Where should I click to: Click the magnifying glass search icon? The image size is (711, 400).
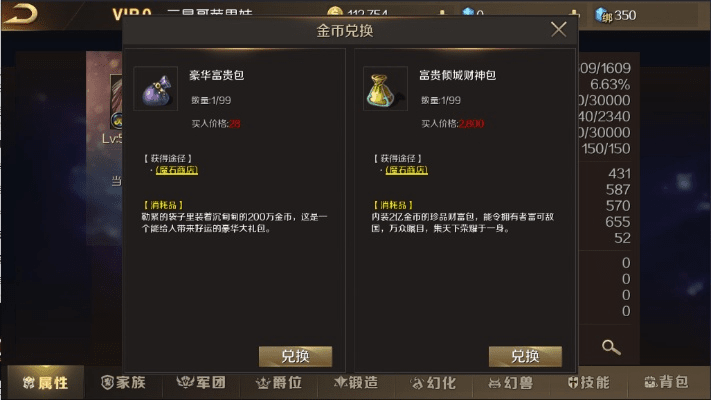coord(610,347)
